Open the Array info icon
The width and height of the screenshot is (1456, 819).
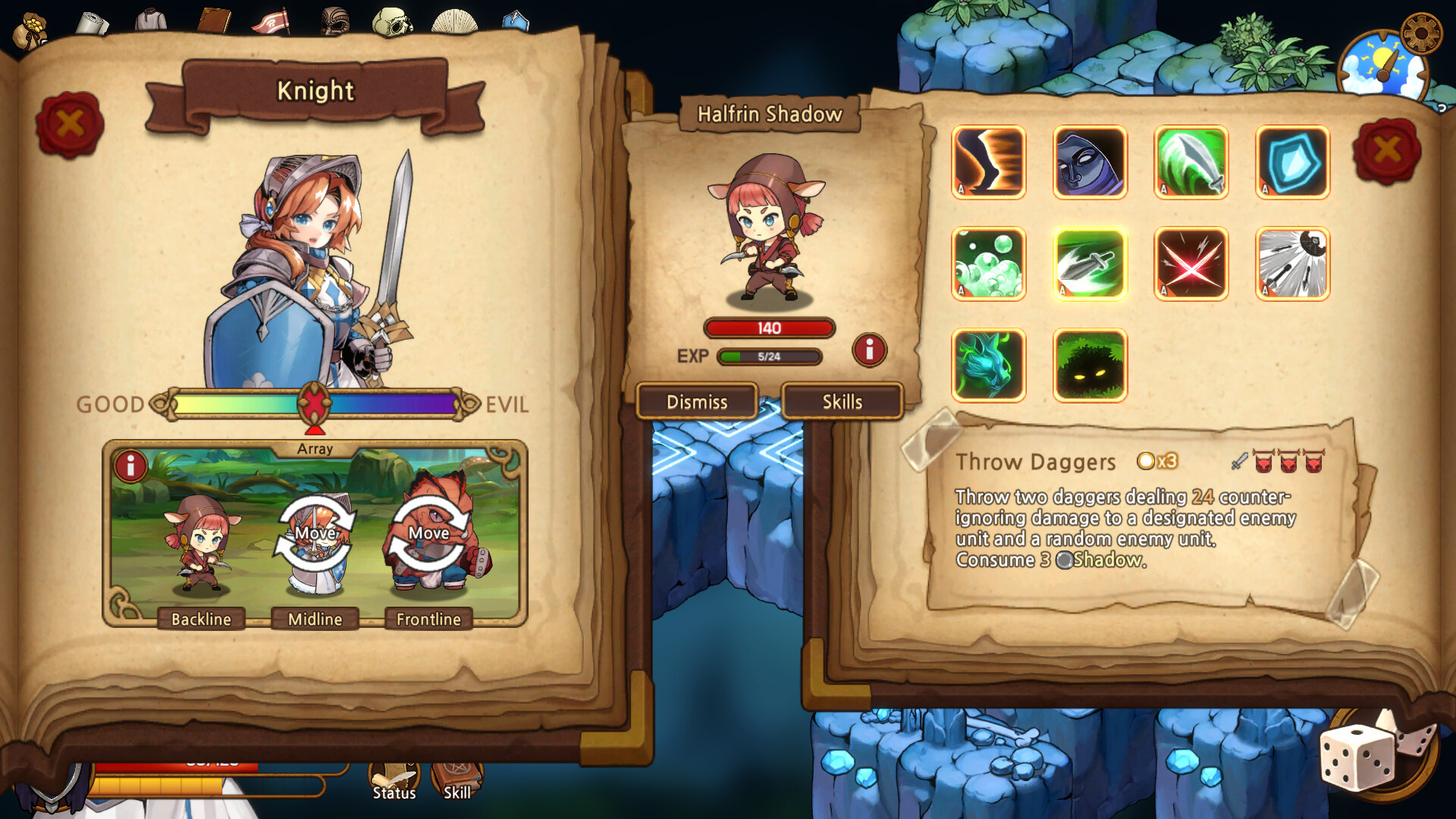(130, 466)
